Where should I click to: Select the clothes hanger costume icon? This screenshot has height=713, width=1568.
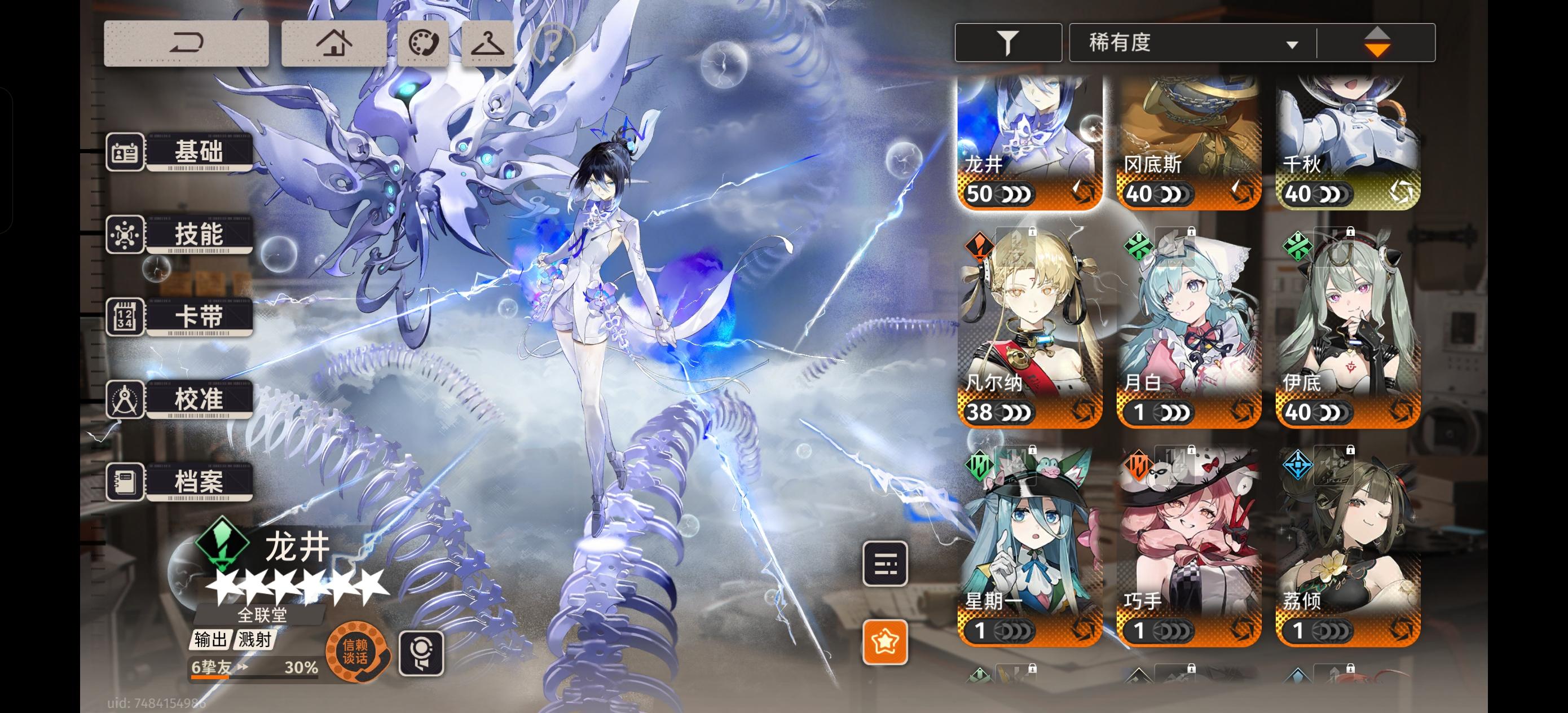487,43
